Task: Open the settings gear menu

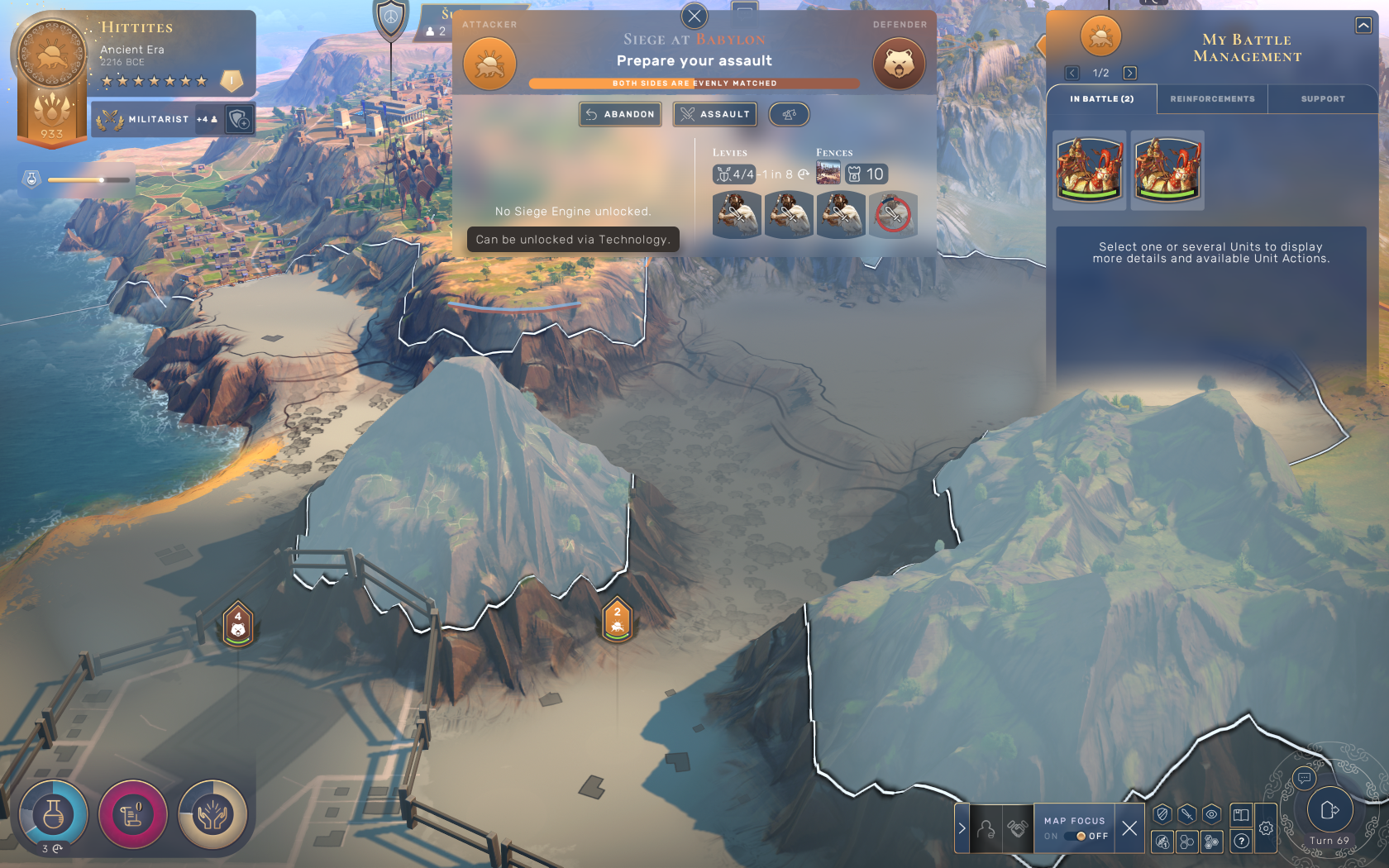Action: pyautogui.click(x=1266, y=827)
